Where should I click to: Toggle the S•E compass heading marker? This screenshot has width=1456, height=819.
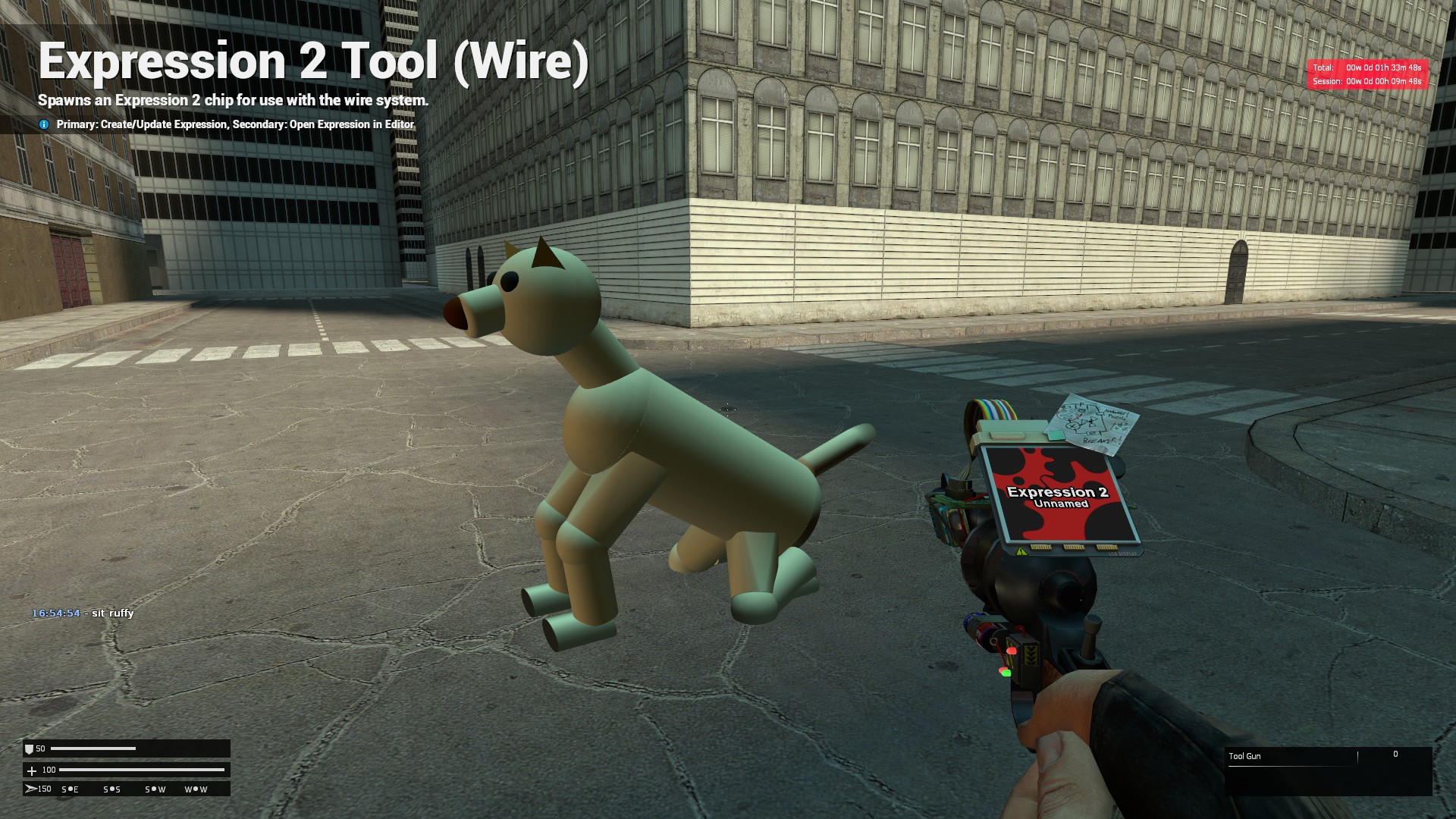[71, 789]
